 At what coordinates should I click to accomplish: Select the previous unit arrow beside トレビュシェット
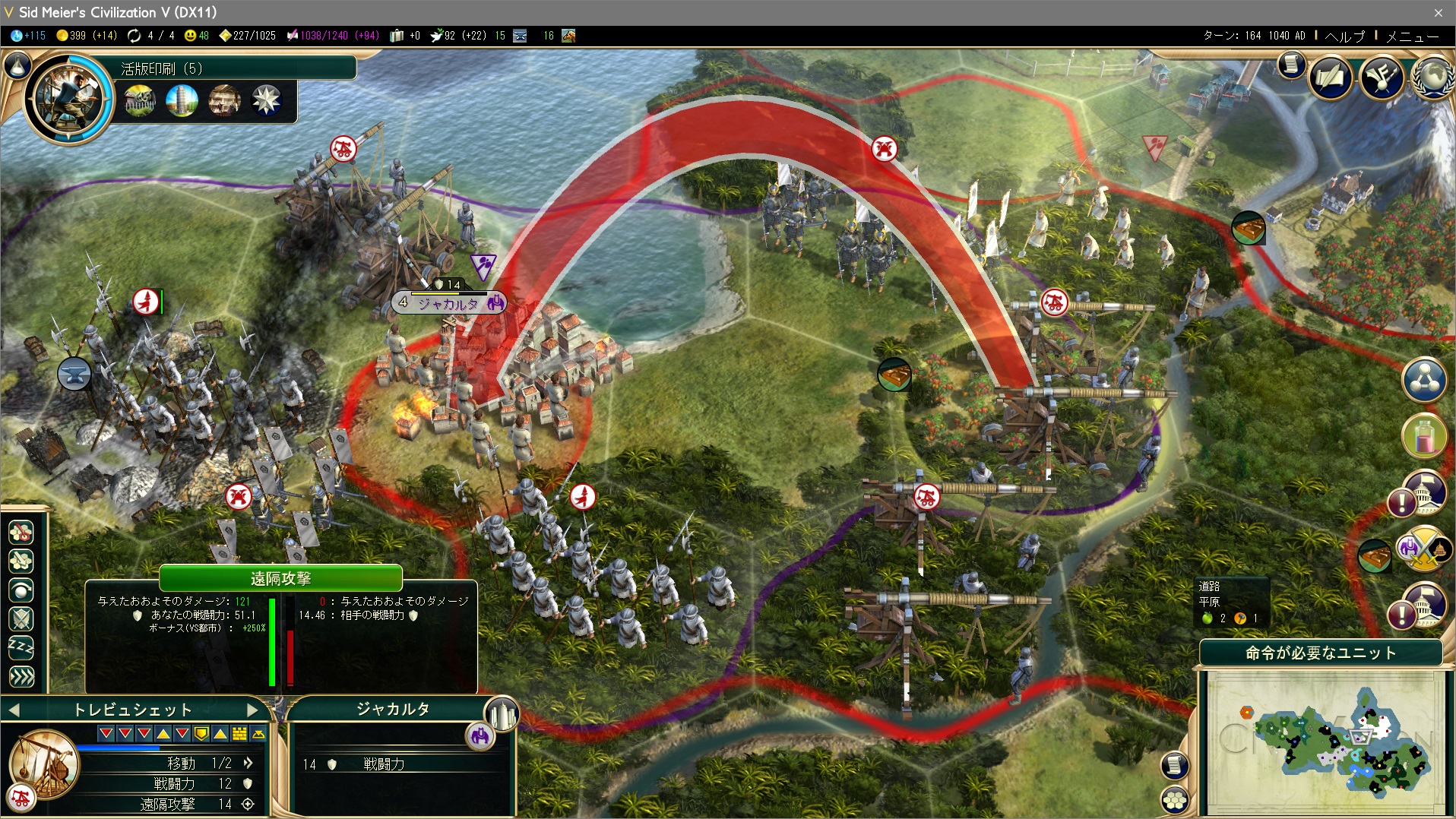tap(14, 710)
